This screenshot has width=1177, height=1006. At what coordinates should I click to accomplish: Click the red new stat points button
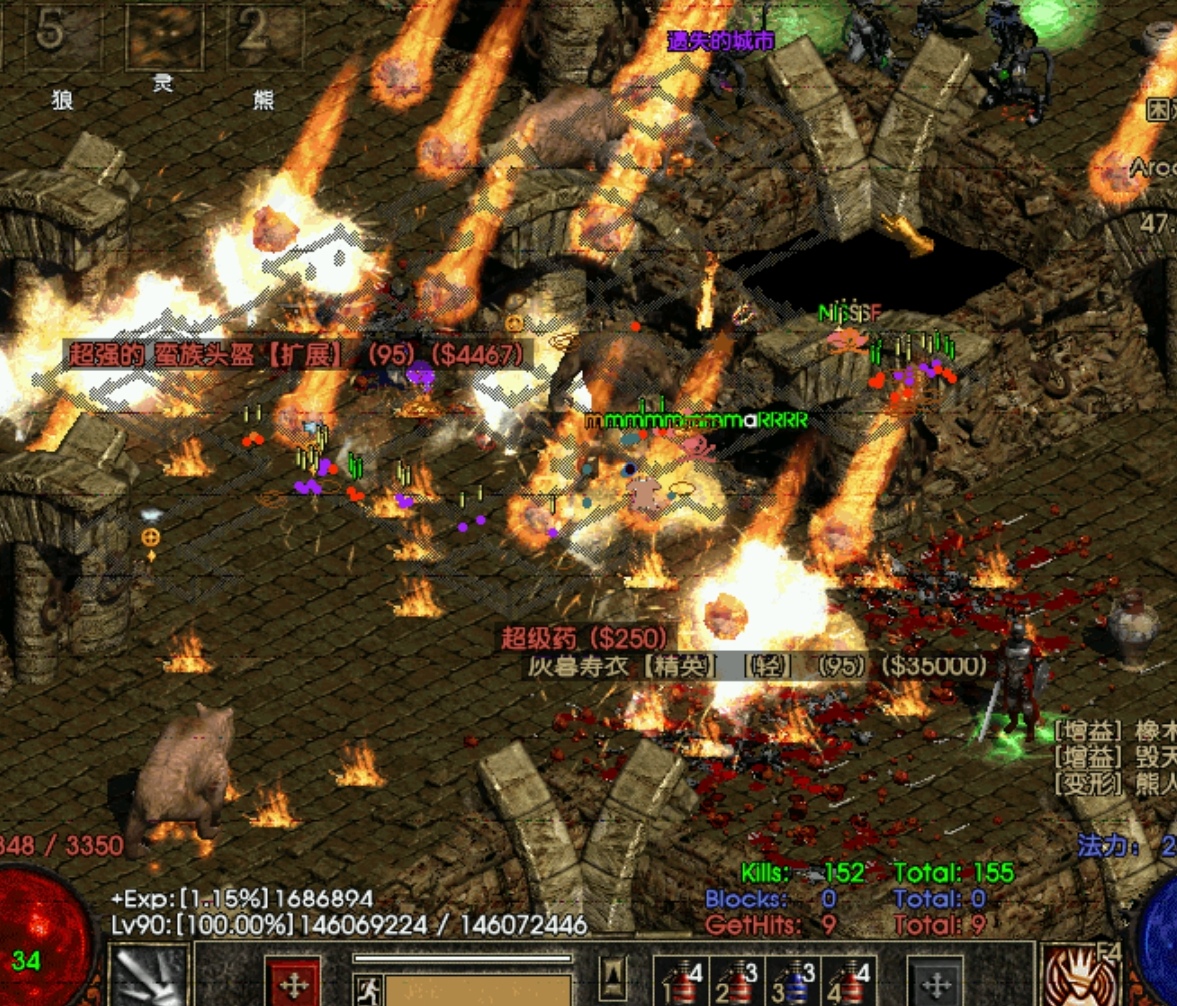point(293,982)
